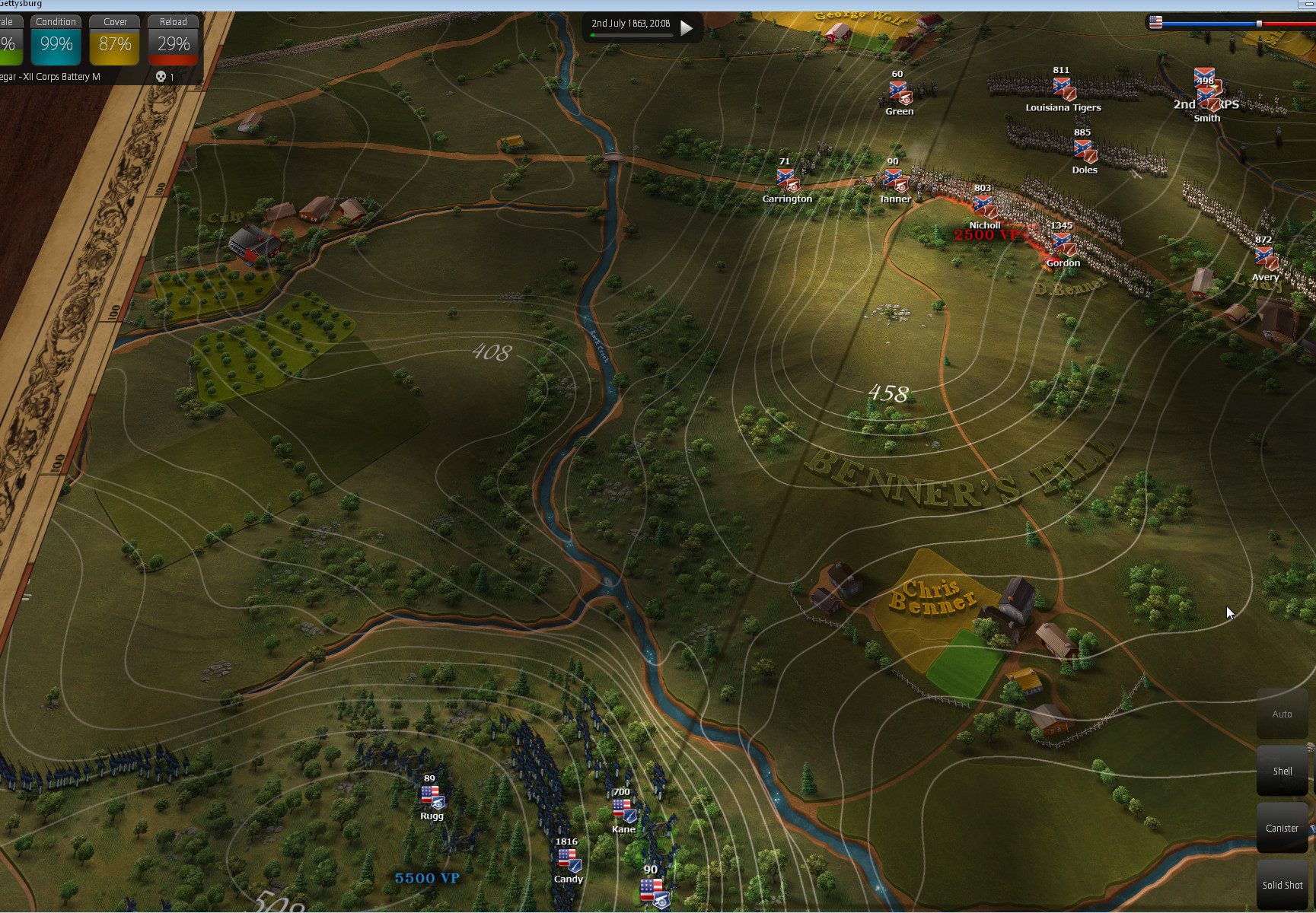The width and height of the screenshot is (1316, 913).
Task: Choose Avery's brigade marker
Action: click(1265, 259)
